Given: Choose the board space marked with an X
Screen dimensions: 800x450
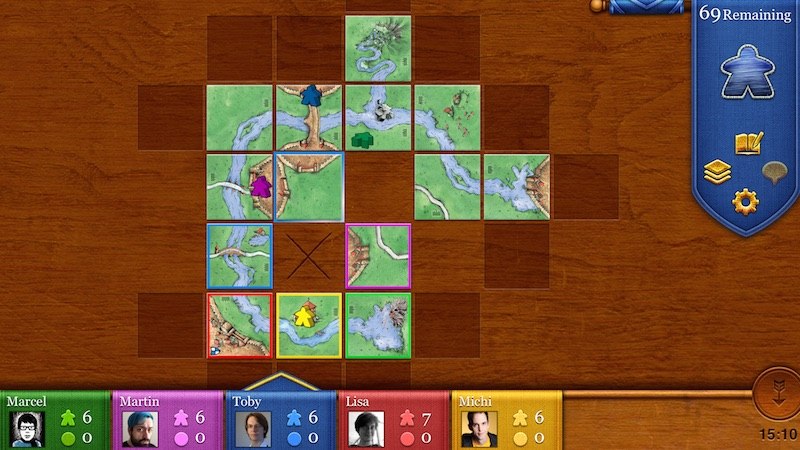Looking at the screenshot, I should click(x=309, y=256).
